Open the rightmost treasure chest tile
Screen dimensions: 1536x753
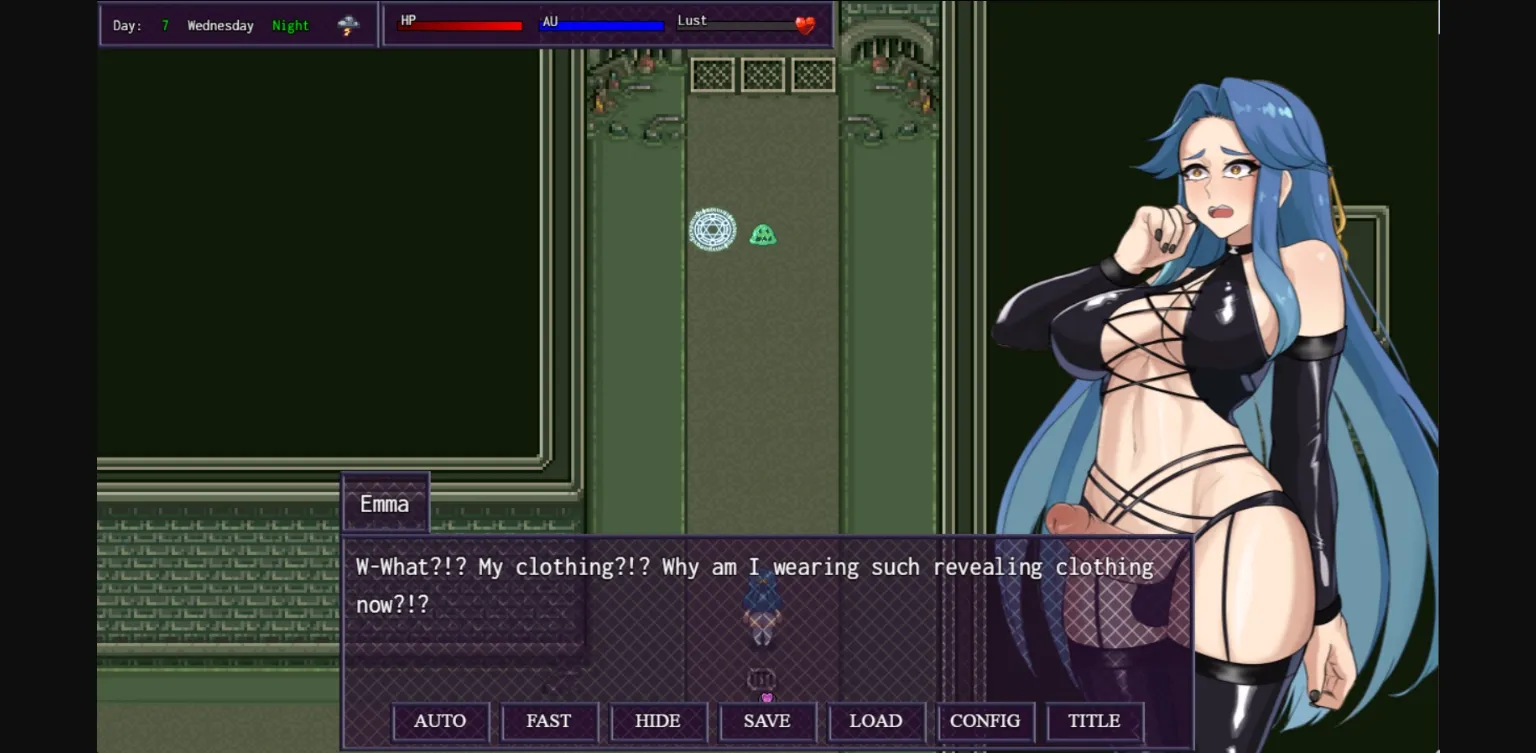812,74
